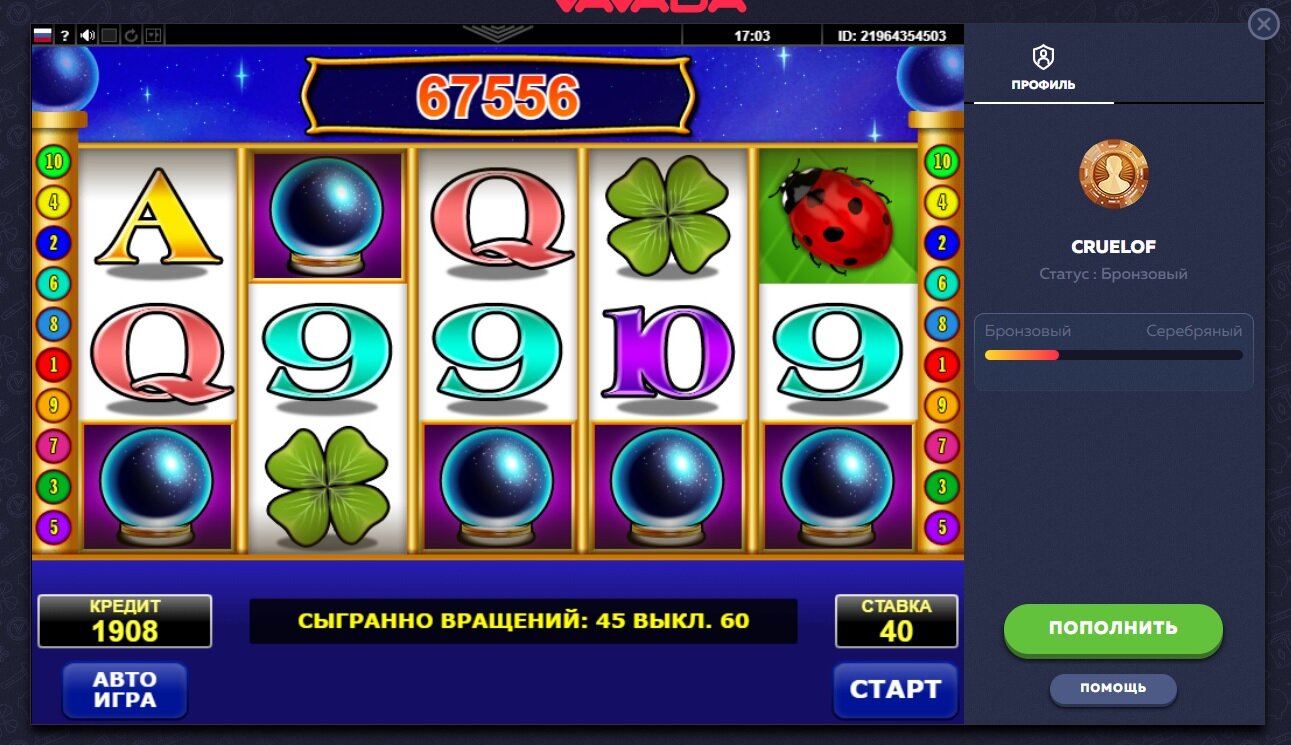Switch to the ПРОФИЛЬ tab
This screenshot has height=745, width=1291.
[x=1043, y=68]
